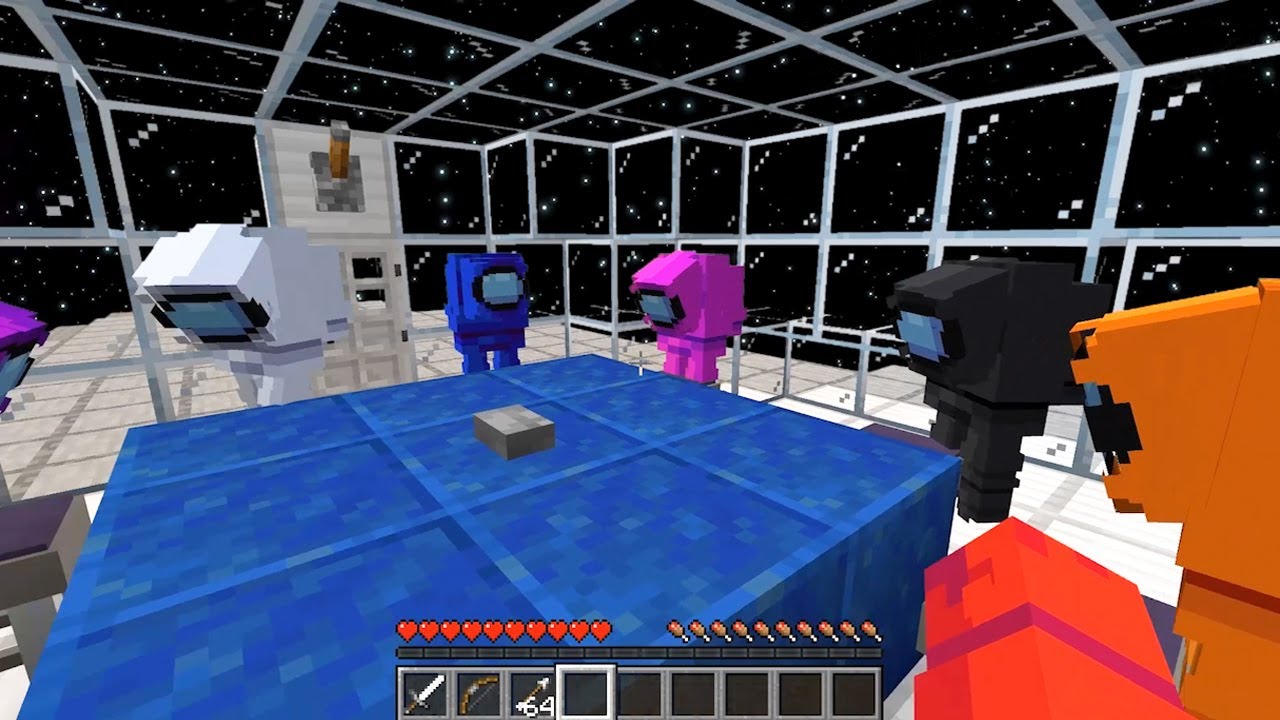
Task: Click the last drumstick in the hunger bar
Action: [x=868, y=628]
